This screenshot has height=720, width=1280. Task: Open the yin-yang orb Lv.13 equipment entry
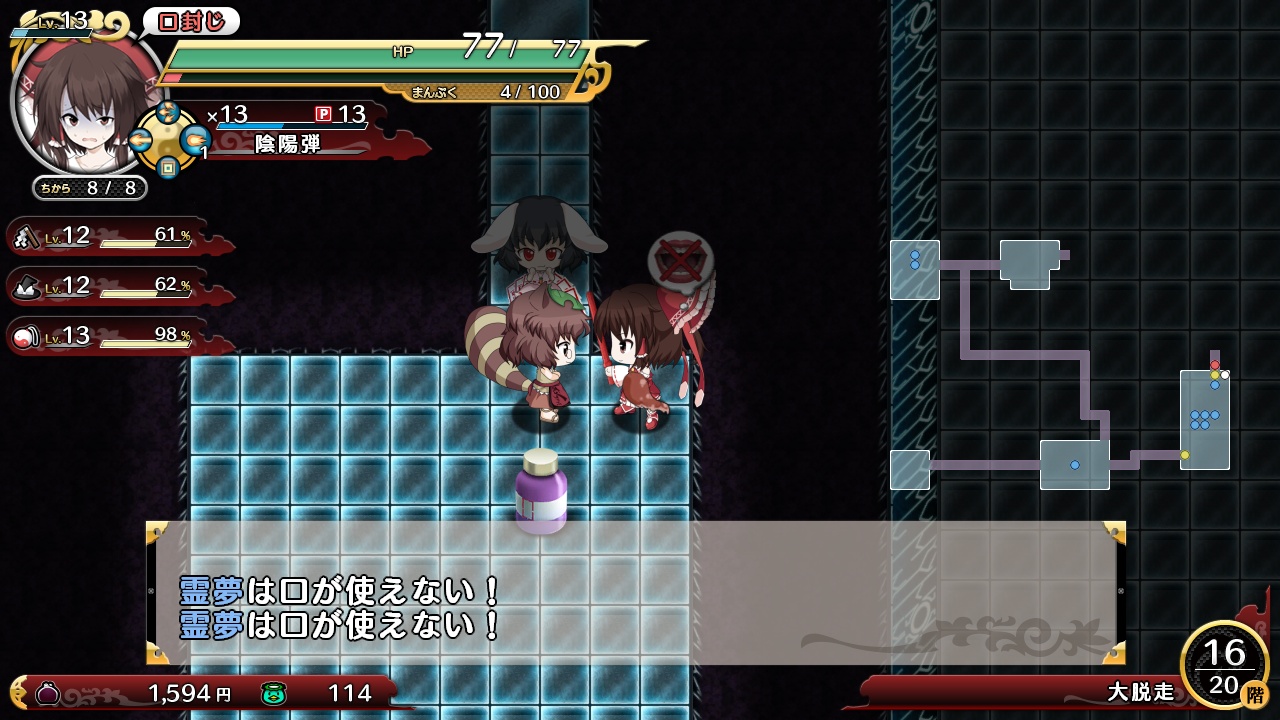(x=110, y=336)
